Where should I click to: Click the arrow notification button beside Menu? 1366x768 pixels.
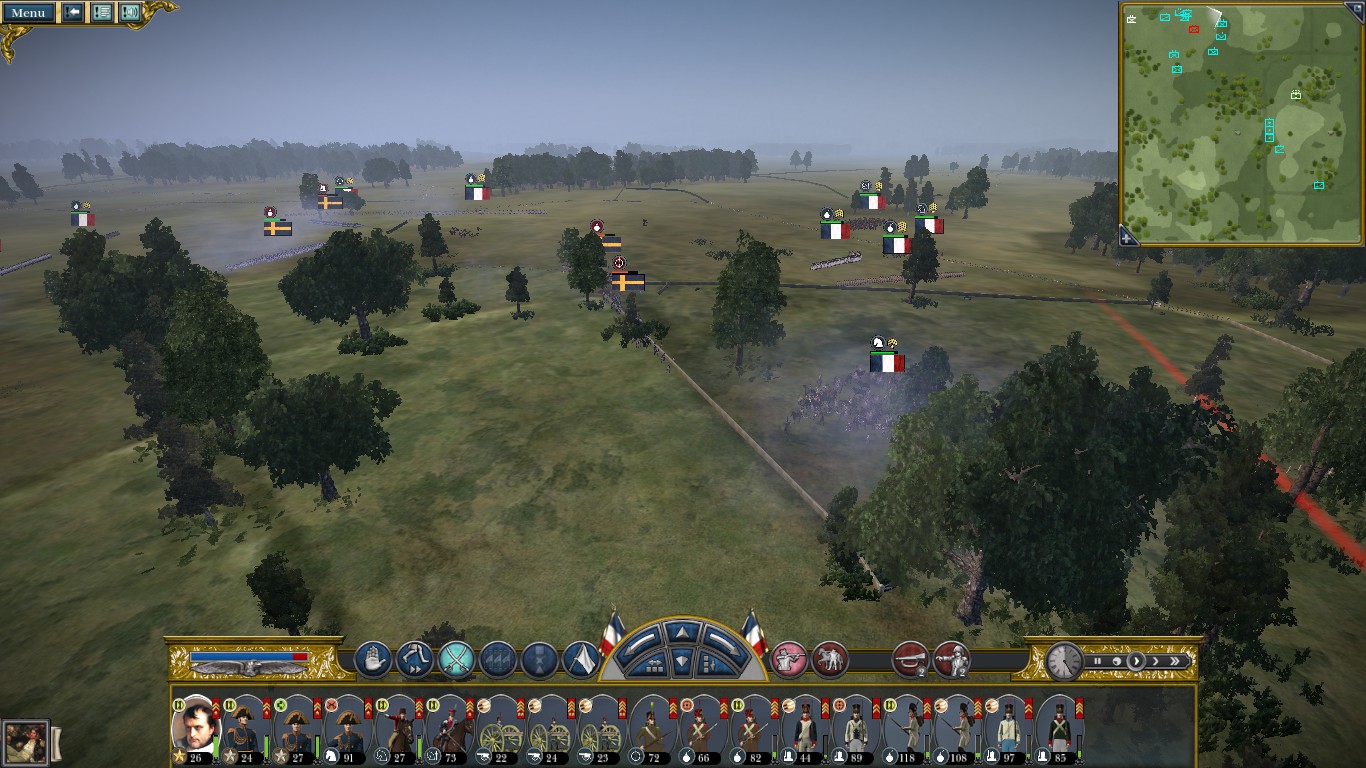73,12
